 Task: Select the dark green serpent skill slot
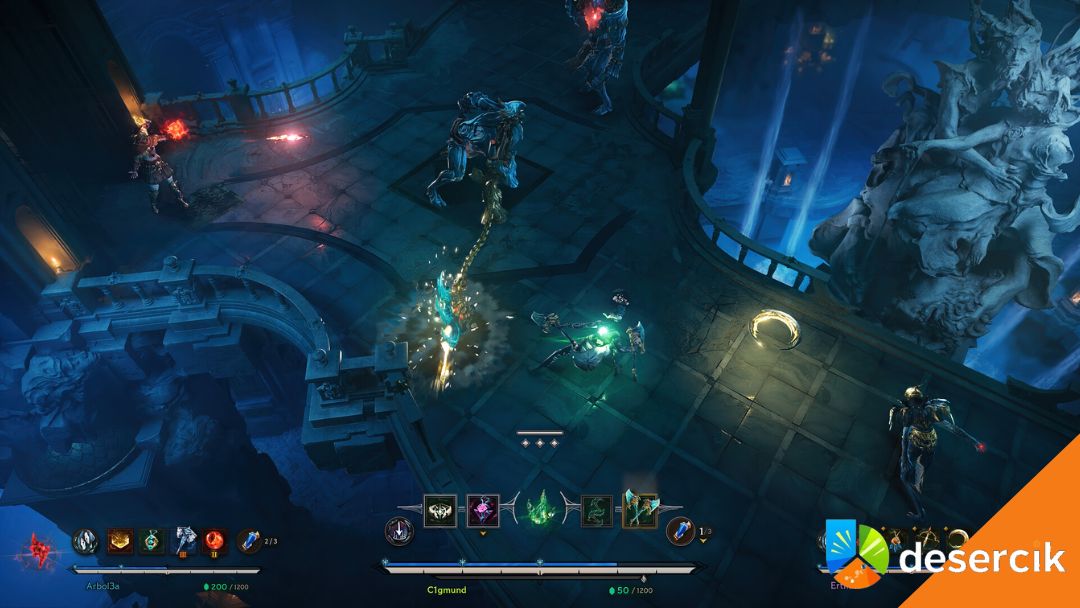pos(597,510)
